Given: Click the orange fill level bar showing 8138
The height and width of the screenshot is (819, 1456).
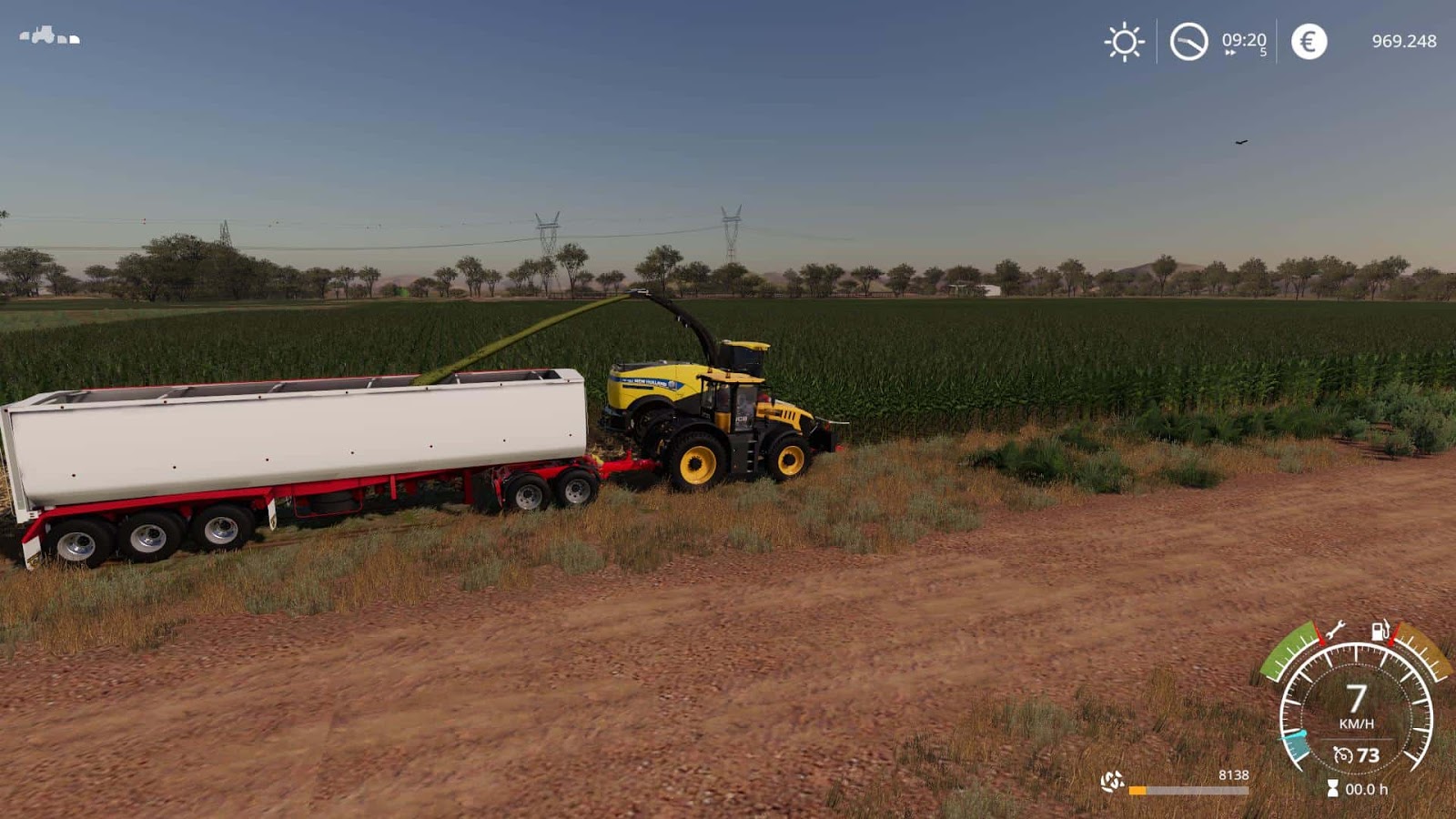Looking at the screenshot, I should [x=1137, y=789].
